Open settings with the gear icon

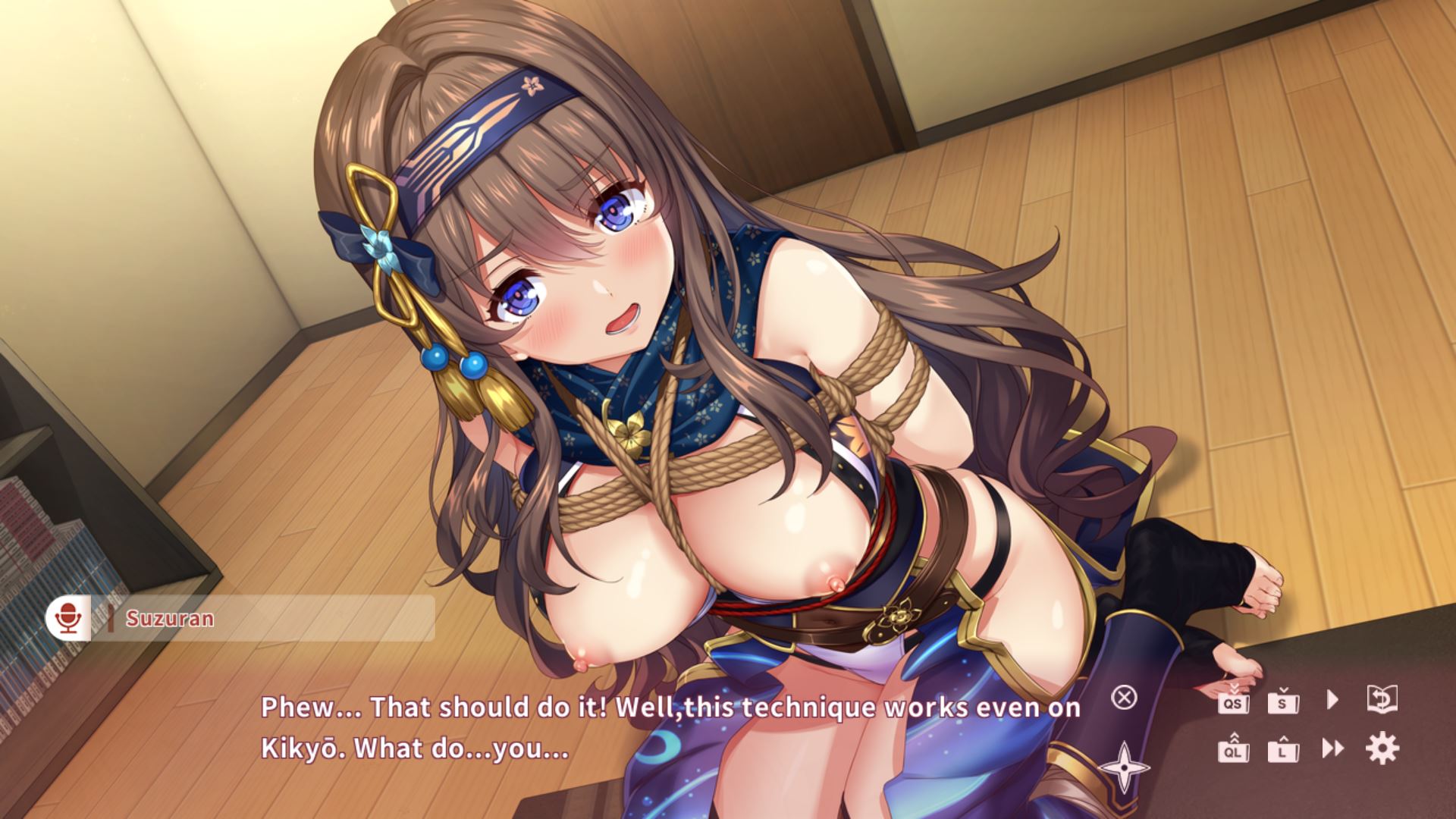coord(1382,748)
